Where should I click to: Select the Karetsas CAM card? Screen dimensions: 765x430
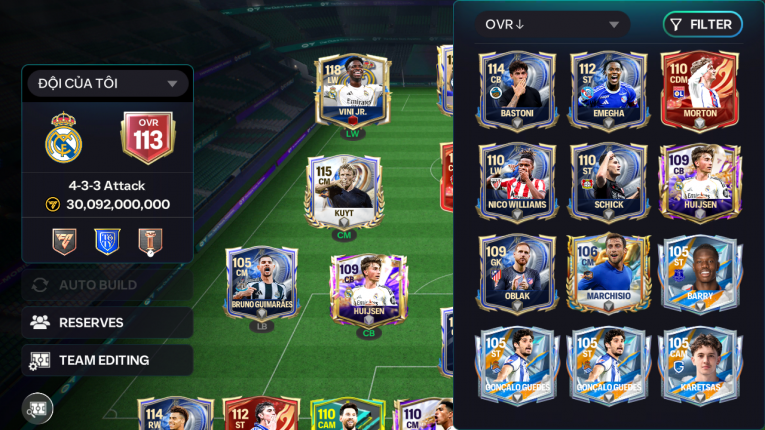tap(699, 362)
